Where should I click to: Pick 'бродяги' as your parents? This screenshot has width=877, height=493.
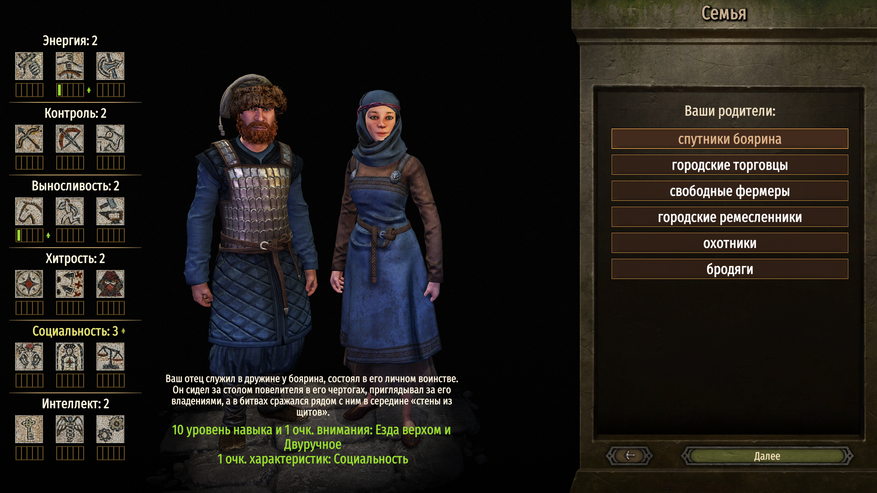point(729,269)
